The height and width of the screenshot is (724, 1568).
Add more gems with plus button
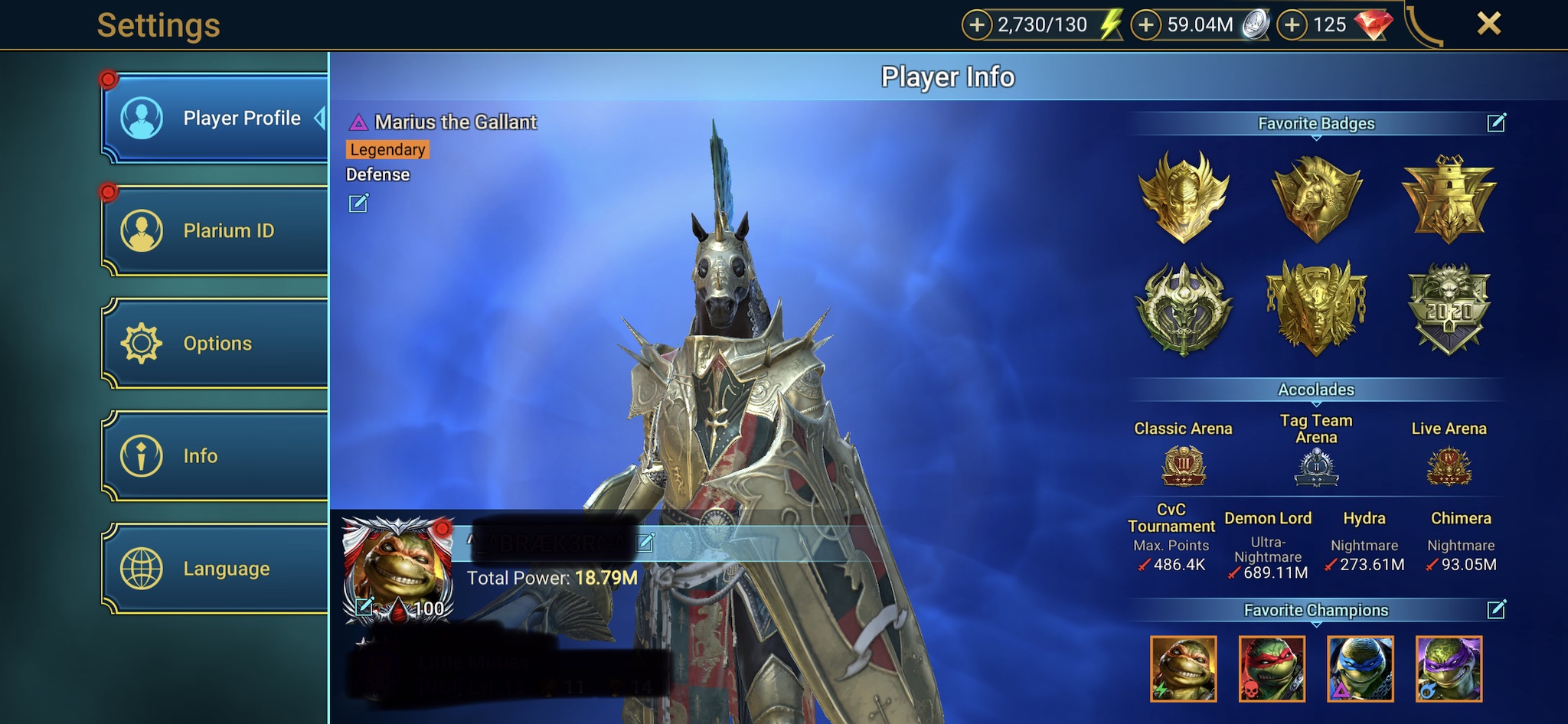[1292, 25]
